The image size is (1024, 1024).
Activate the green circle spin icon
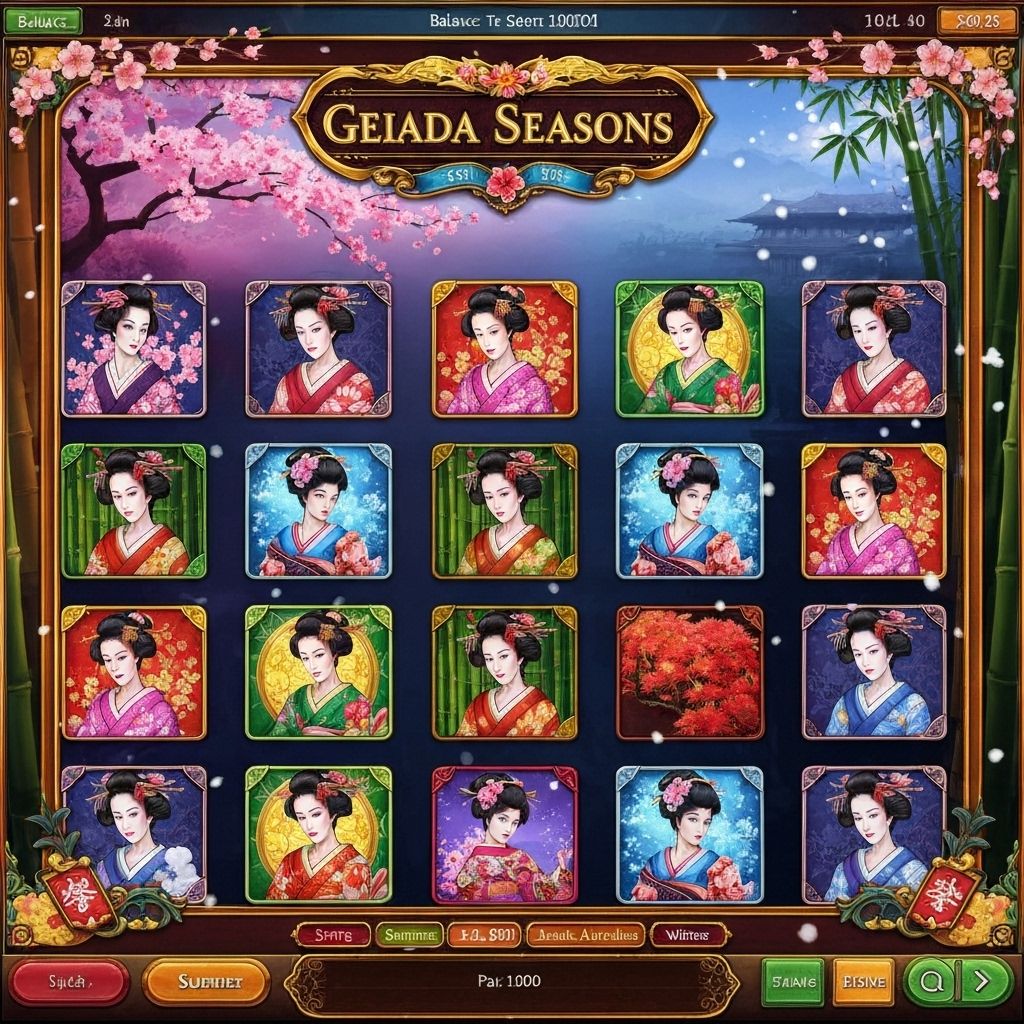930,981
